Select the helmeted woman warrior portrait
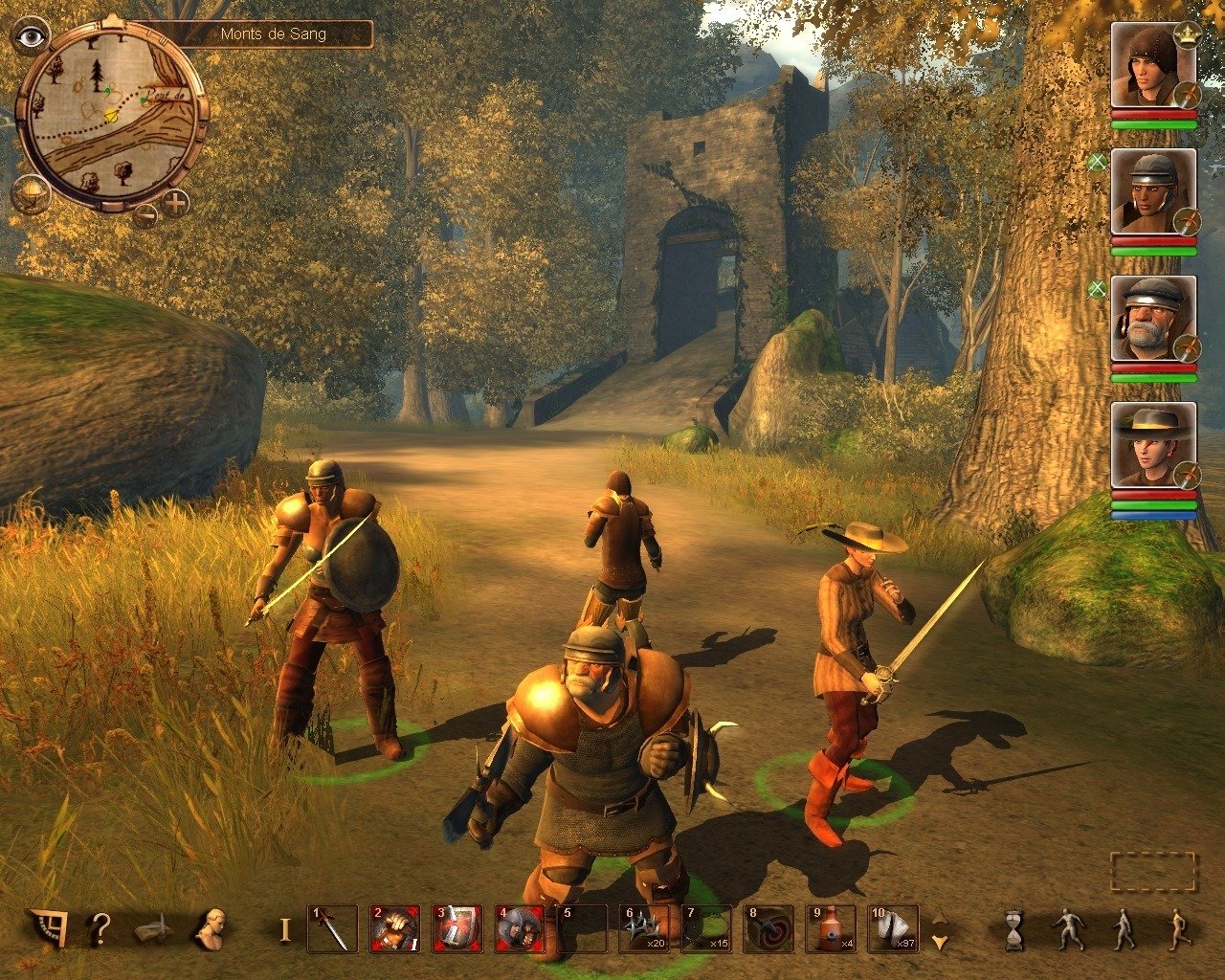 pyautogui.click(x=1152, y=191)
